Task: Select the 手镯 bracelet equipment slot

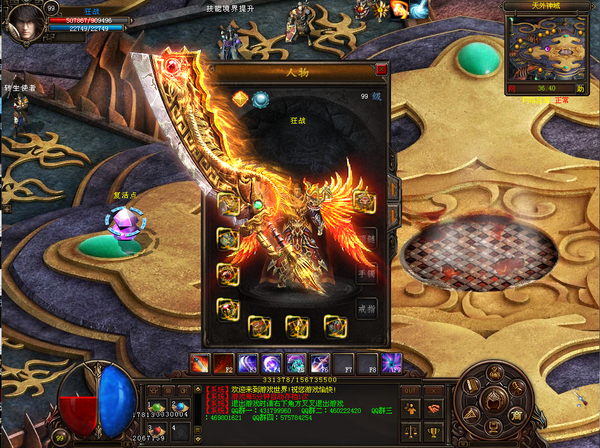Action: (367, 272)
